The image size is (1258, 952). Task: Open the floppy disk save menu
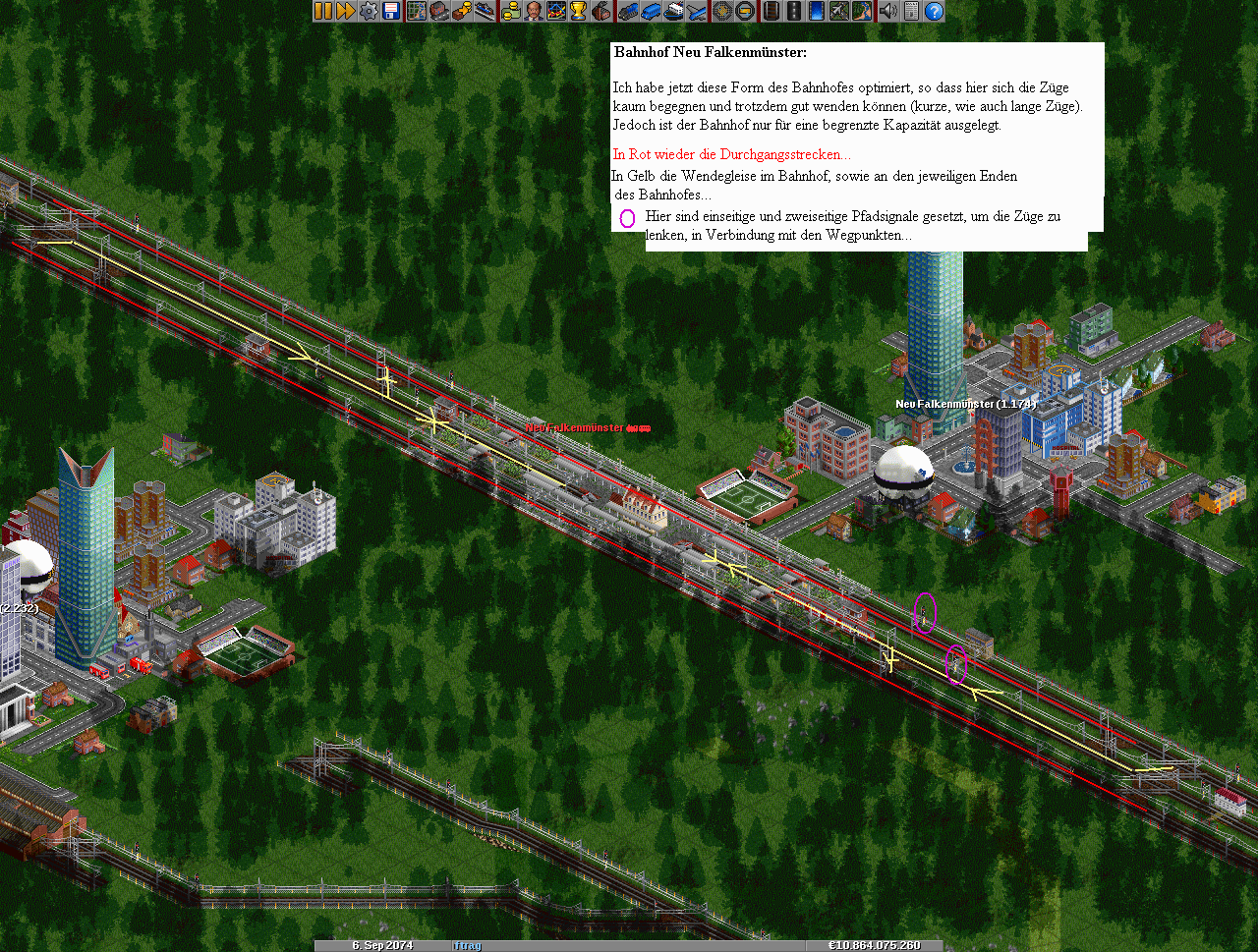coord(391,11)
